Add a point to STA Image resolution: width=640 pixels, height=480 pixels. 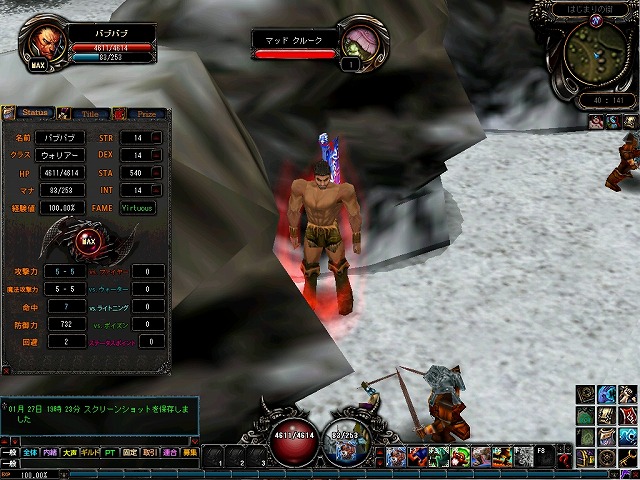click(x=158, y=173)
